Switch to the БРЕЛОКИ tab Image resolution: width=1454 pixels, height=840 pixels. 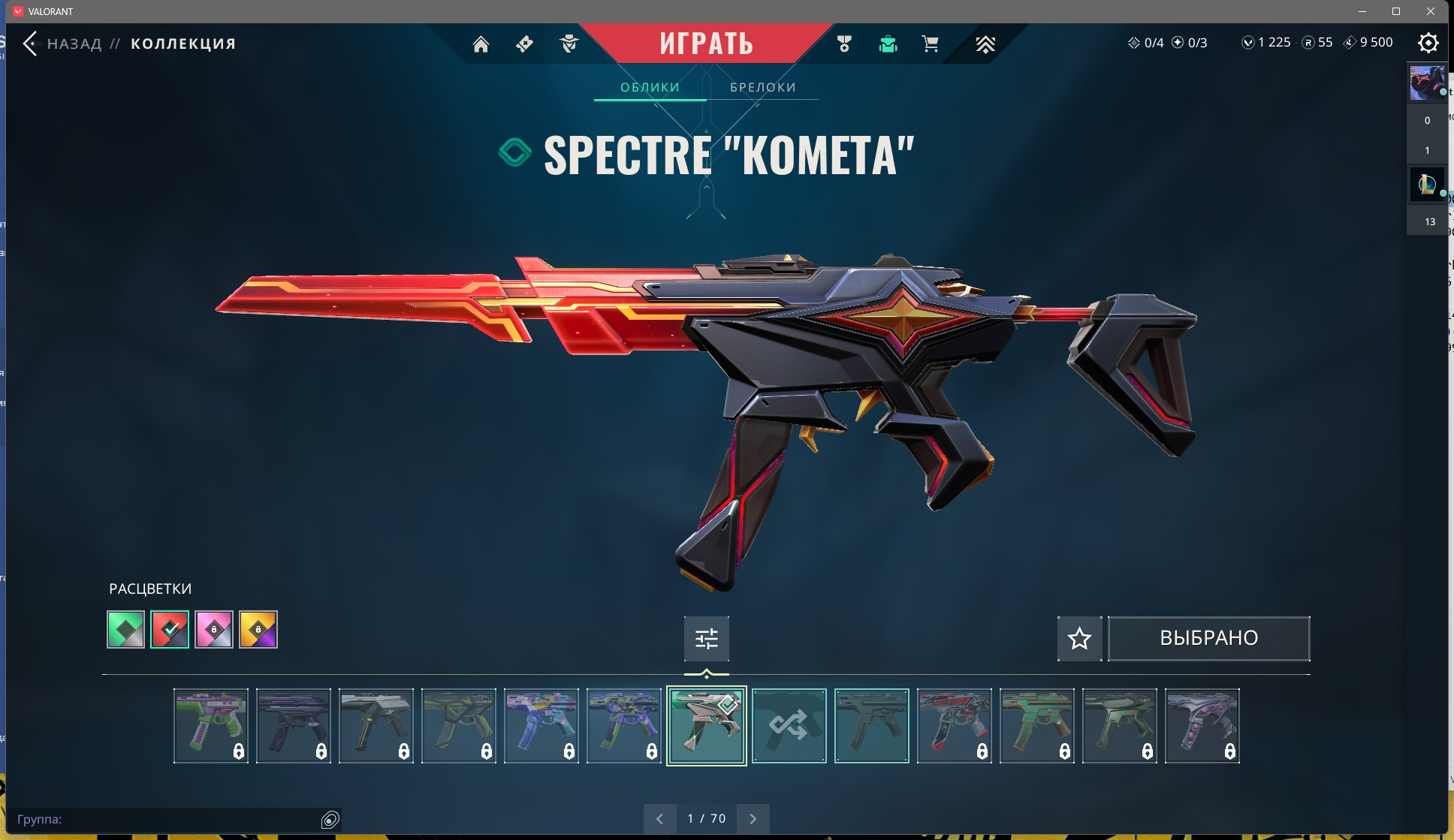[762, 87]
